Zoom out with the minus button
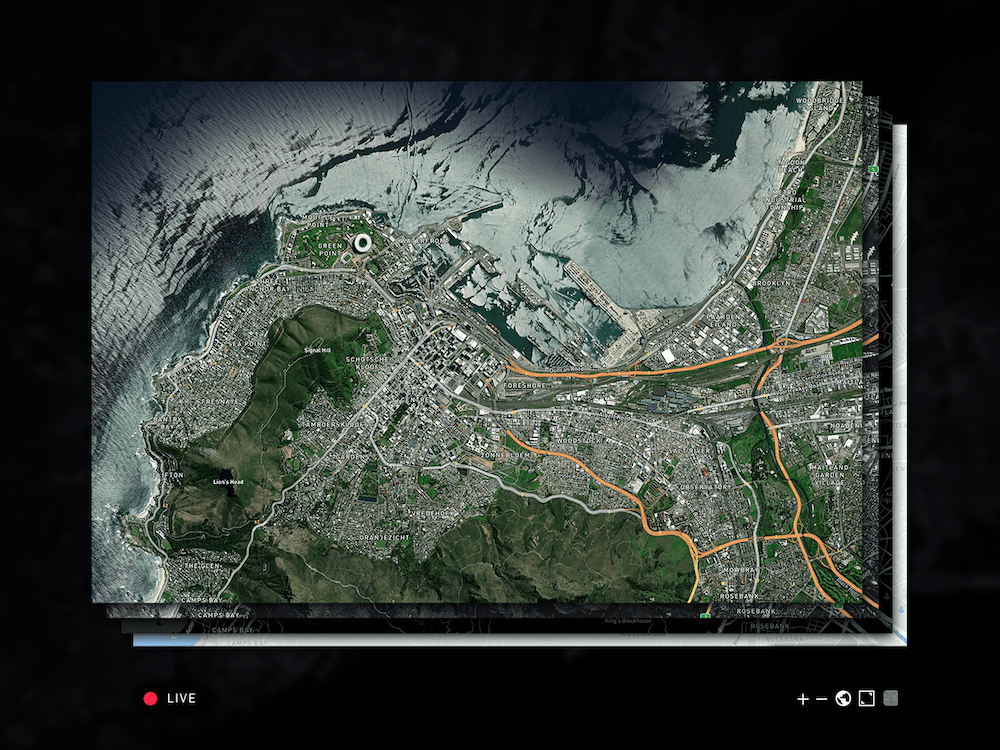Screen dimensions: 1000x750 [x=822, y=699]
